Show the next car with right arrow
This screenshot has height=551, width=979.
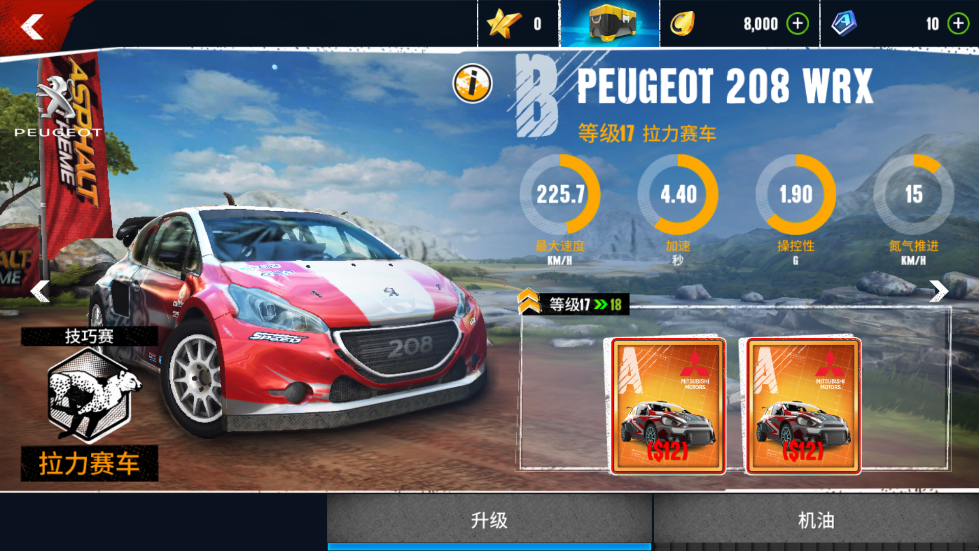(938, 291)
